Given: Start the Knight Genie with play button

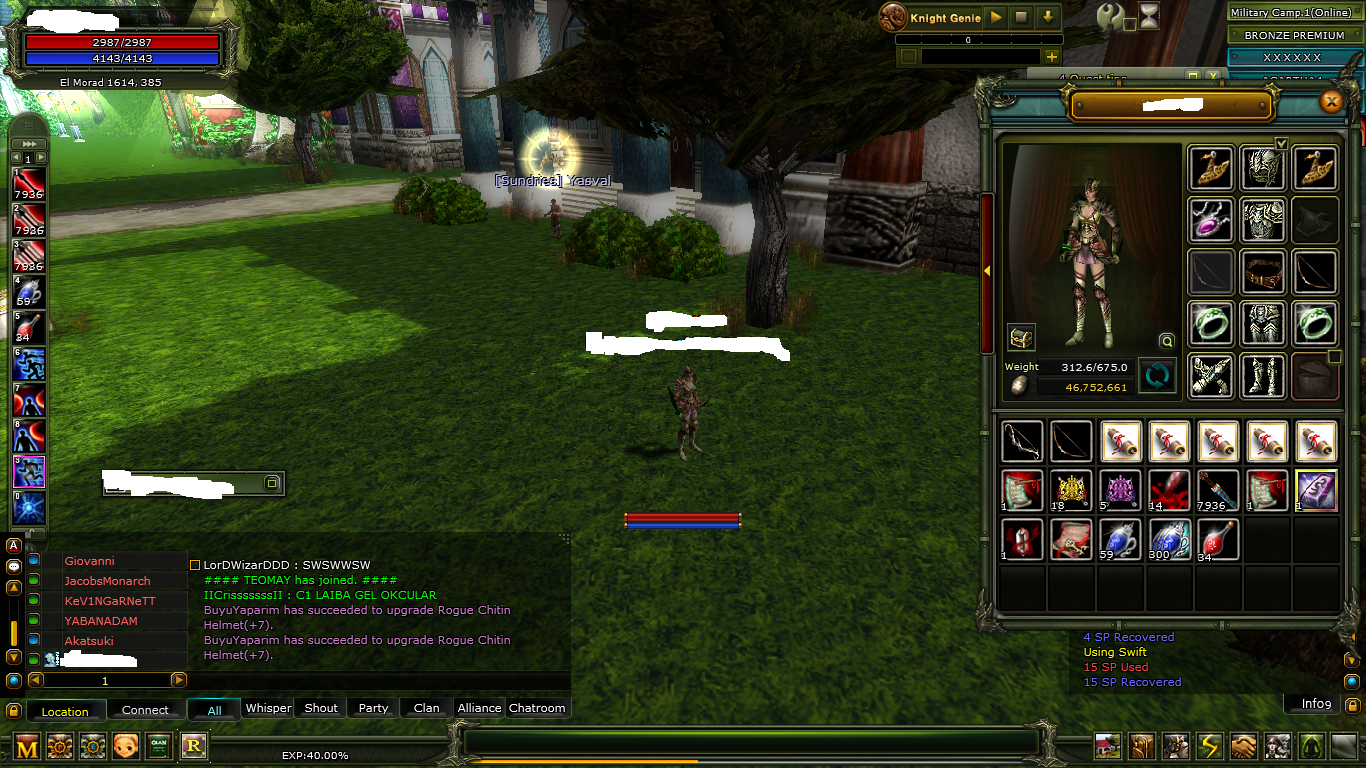Looking at the screenshot, I should coord(996,17).
